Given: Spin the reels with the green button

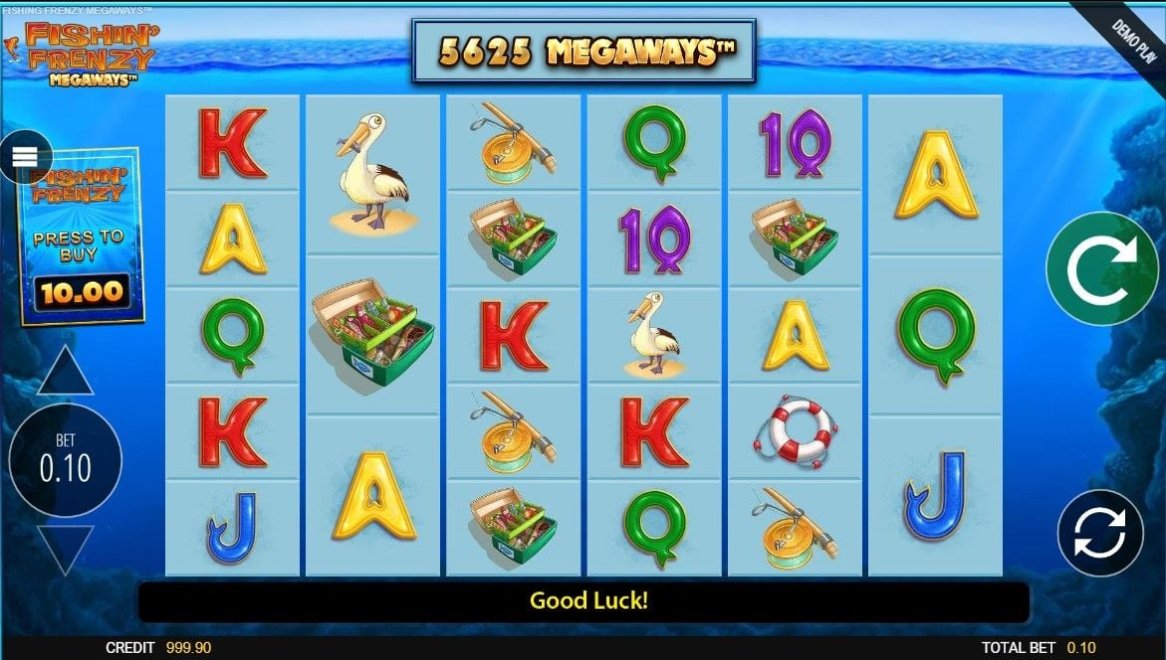Looking at the screenshot, I should tap(1102, 268).
